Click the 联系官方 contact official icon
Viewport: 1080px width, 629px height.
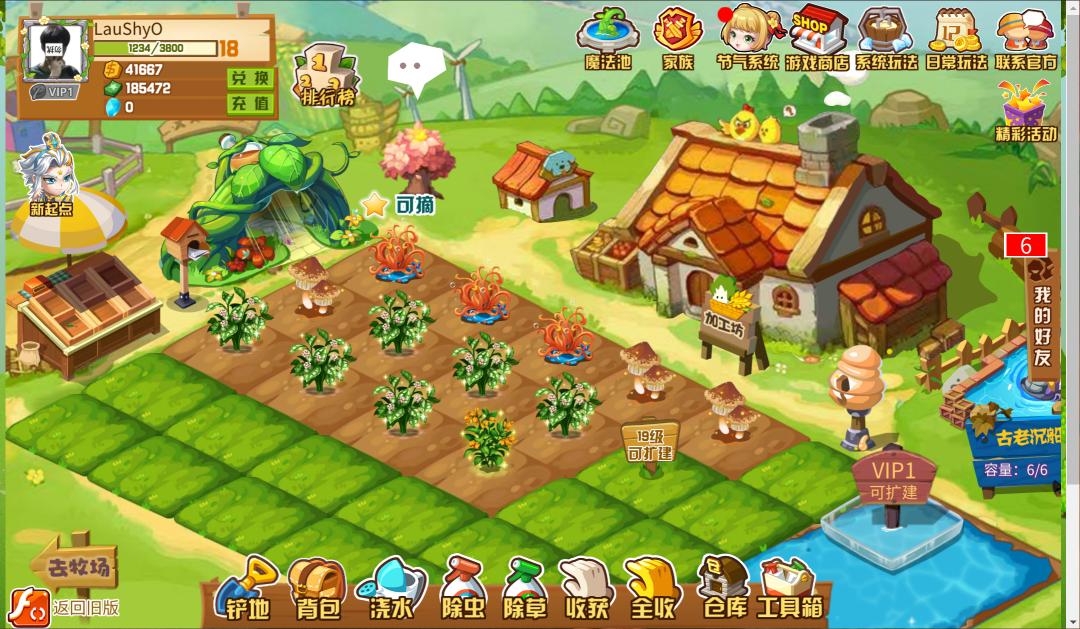click(x=1025, y=37)
